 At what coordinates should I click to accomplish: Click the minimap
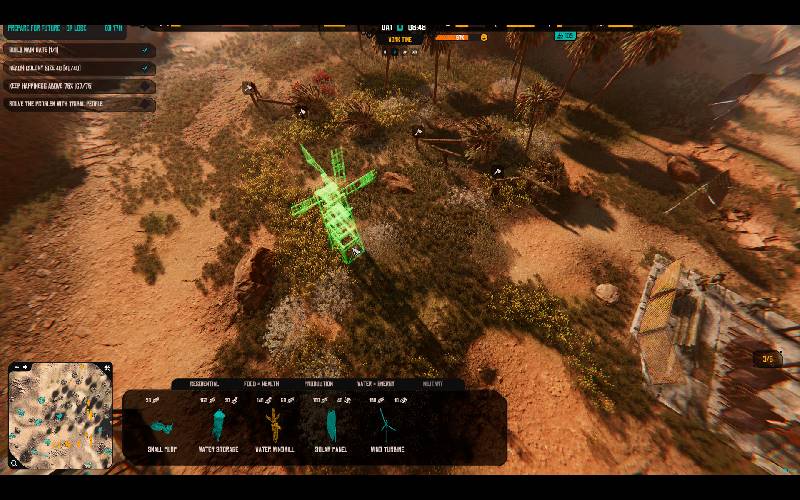click(x=60, y=416)
